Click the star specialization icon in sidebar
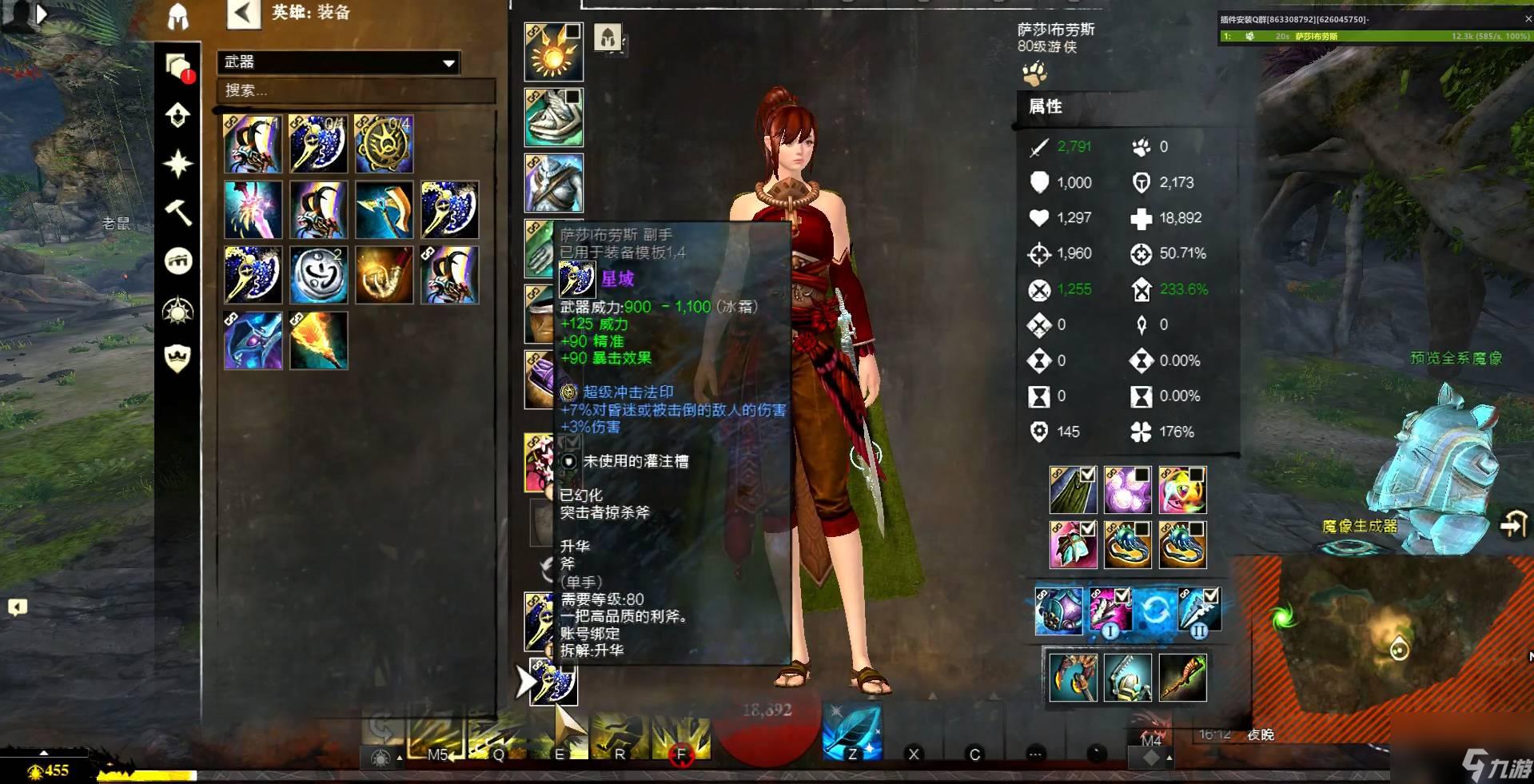Image resolution: width=1534 pixels, height=784 pixels. pos(177,162)
